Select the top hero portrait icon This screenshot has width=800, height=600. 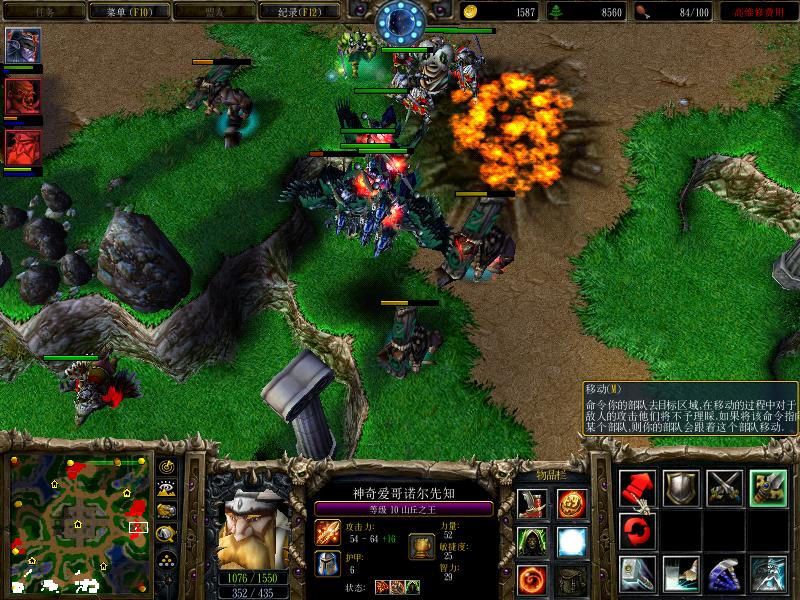(x=22, y=46)
